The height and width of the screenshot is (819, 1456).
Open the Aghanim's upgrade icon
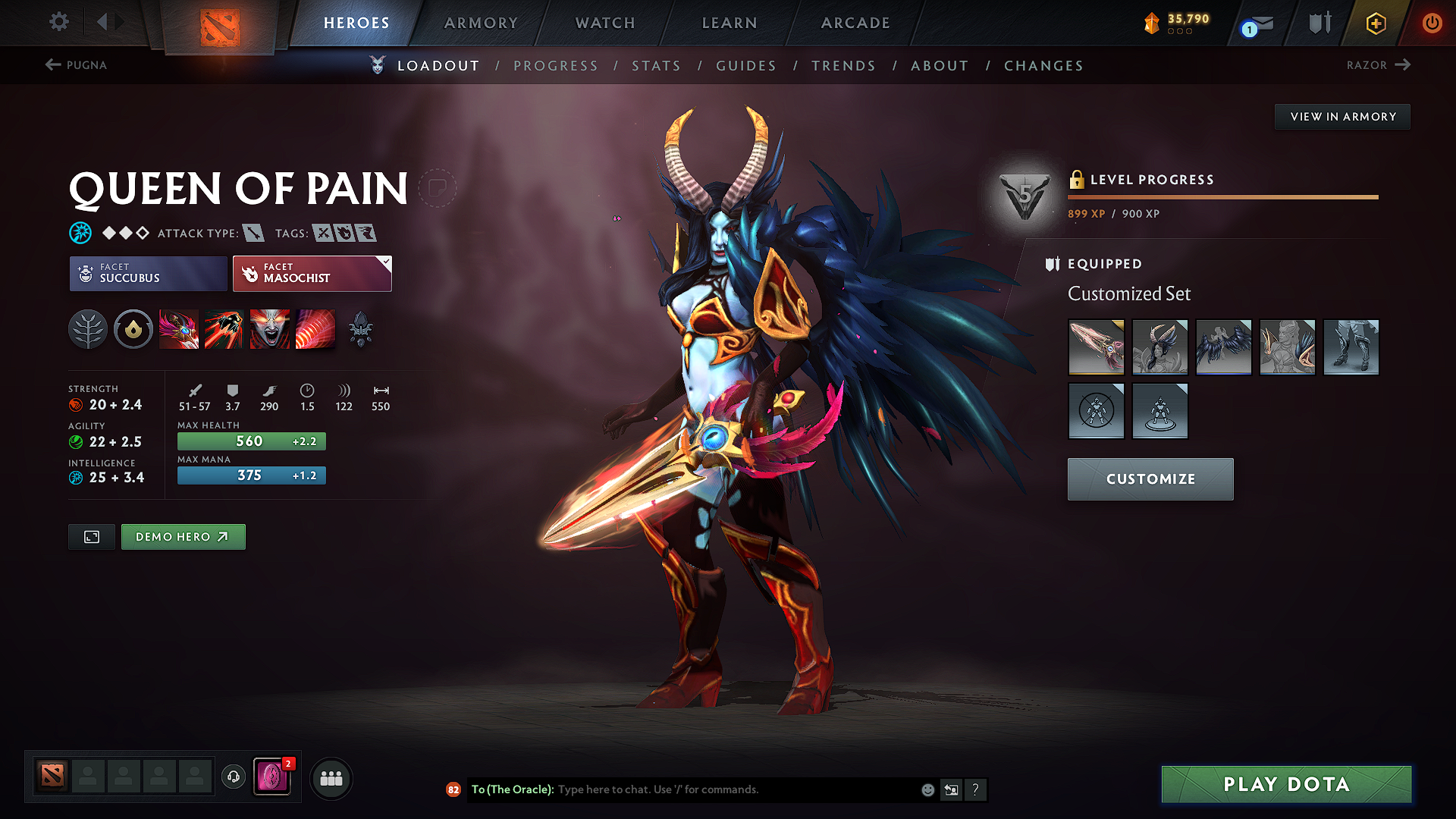[x=361, y=329]
